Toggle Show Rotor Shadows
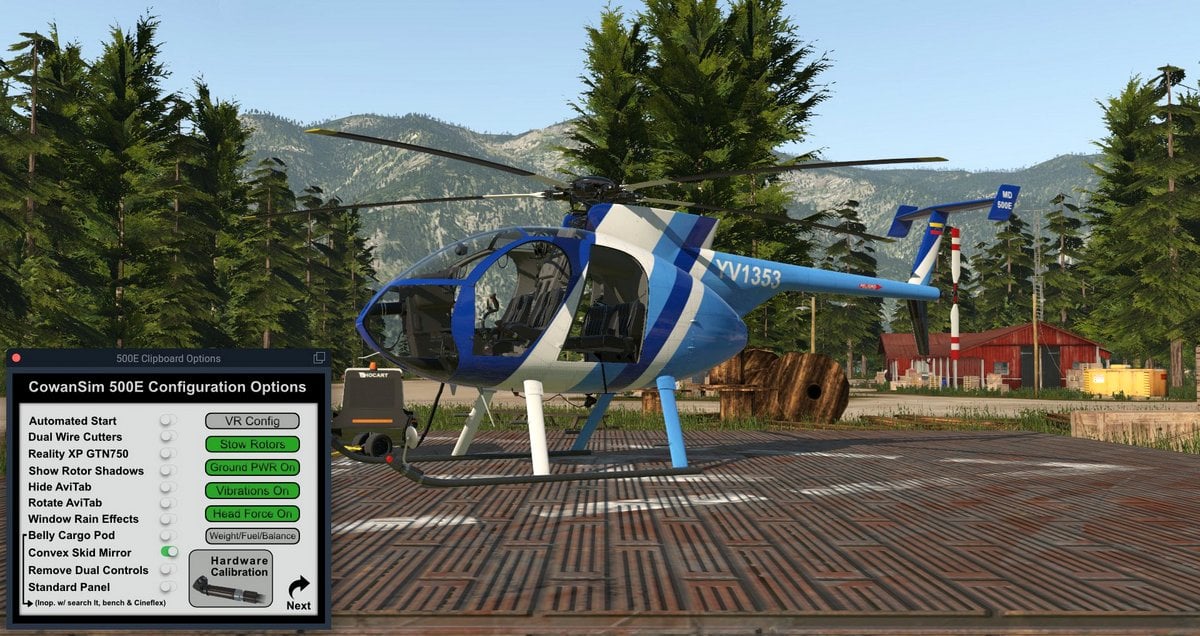Image resolution: width=1200 pixels, height=636 pixels. tap(169, 470)
